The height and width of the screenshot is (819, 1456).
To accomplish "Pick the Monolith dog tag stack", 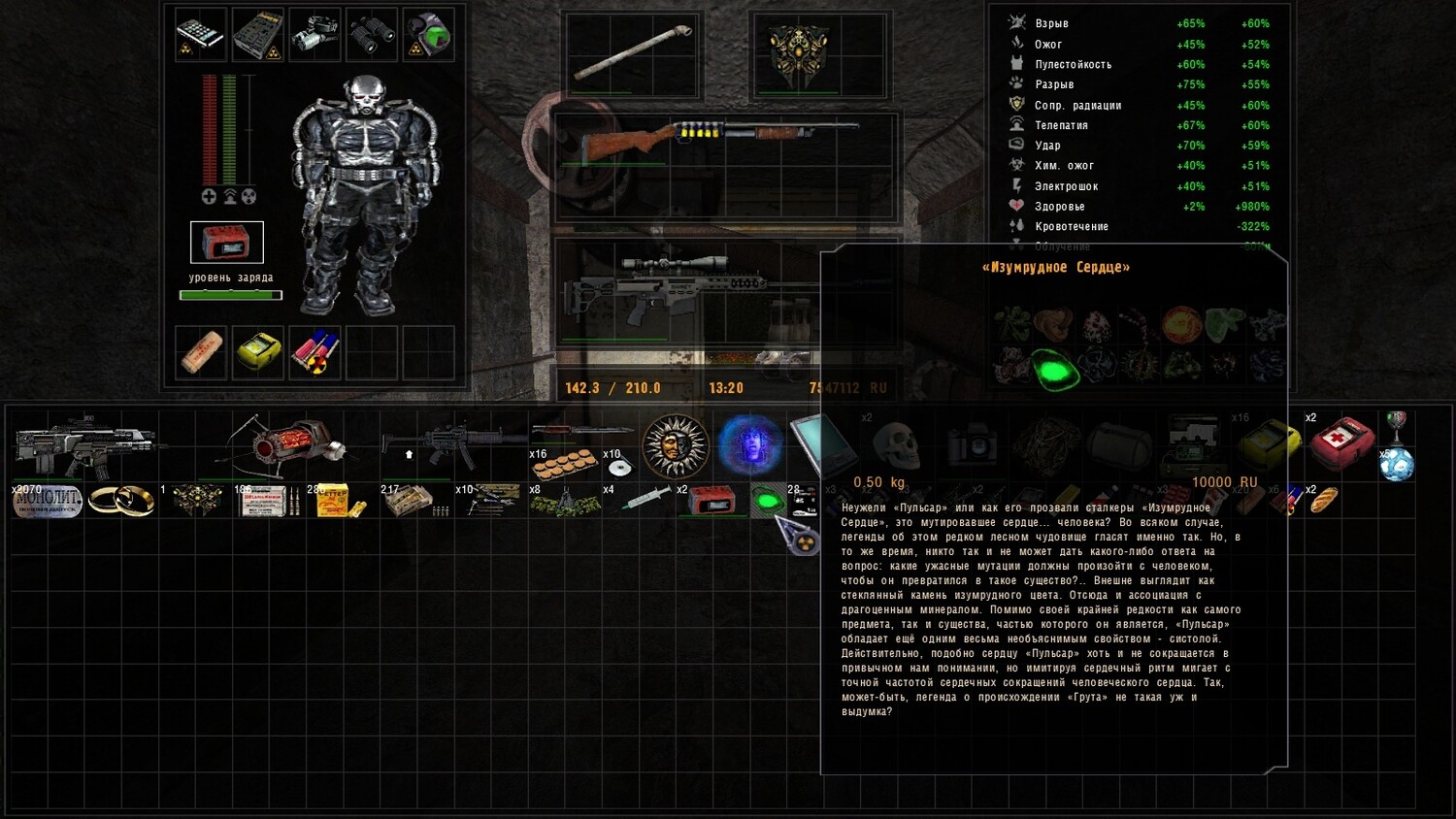I will (x=47, y=501).
